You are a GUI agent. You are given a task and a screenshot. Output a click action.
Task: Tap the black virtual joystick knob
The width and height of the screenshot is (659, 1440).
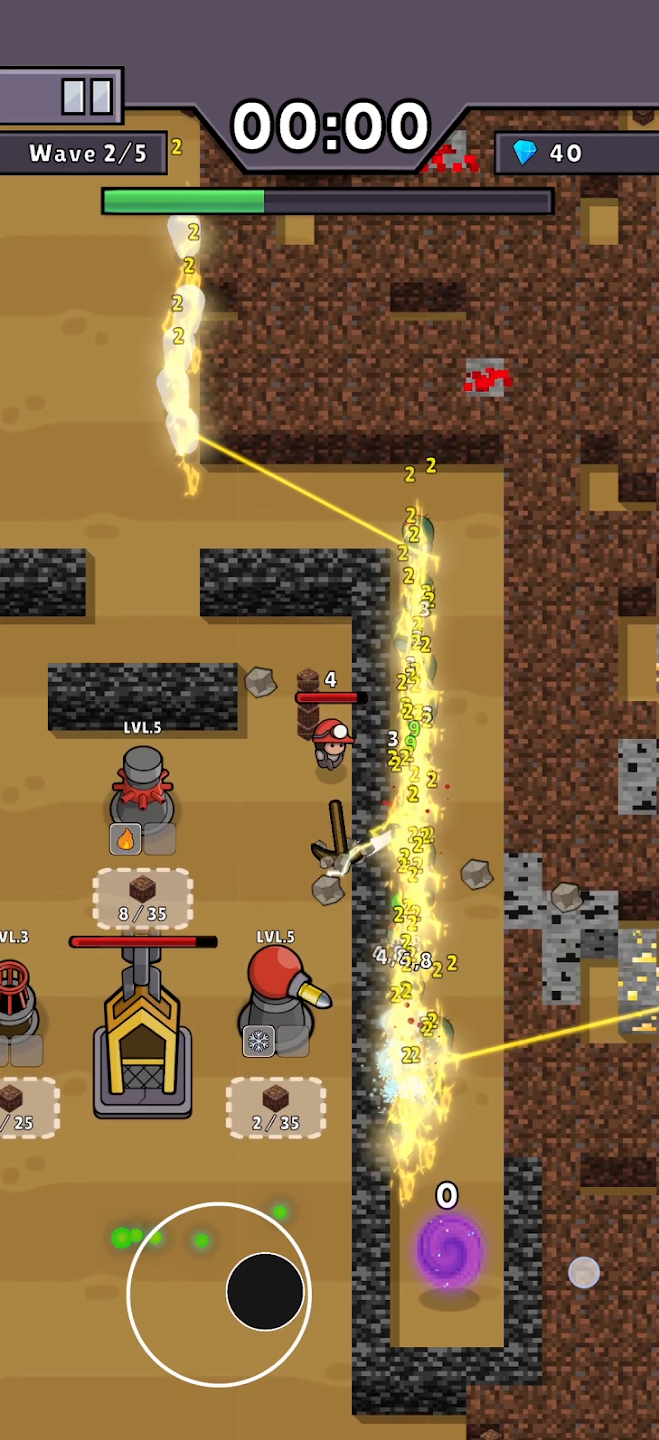point(265,1291)
